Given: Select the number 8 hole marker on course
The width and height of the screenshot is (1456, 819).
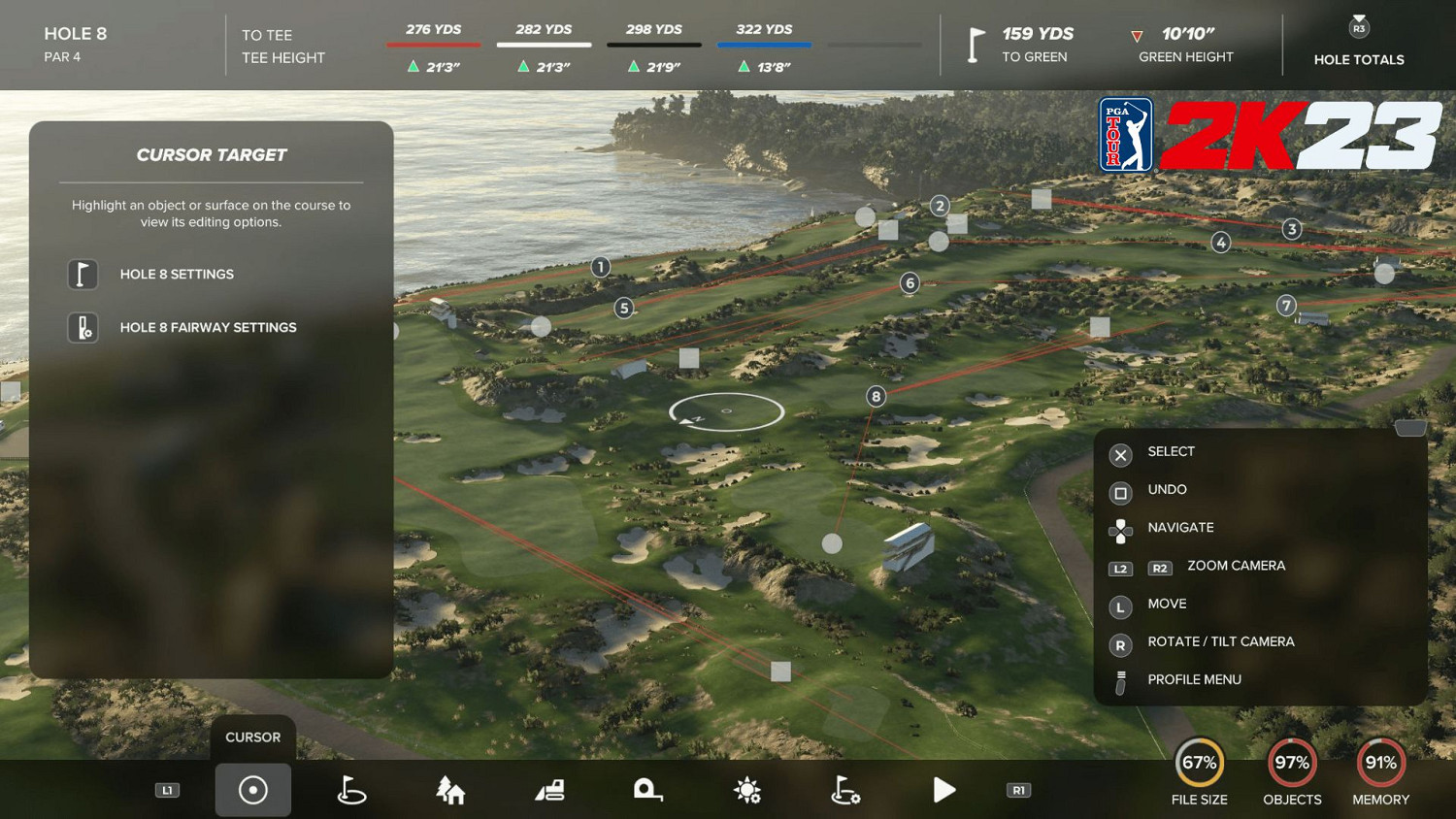Looking at the screenshot, I should pyautogui.click(x=875, y=396).
